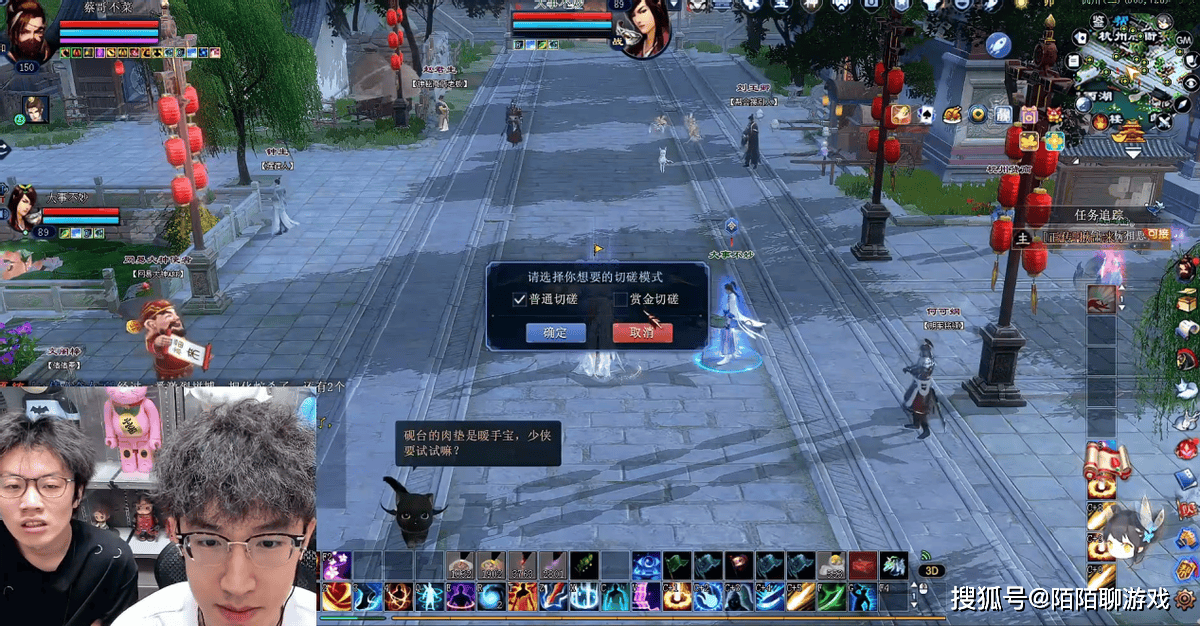The image size is (1200, 626).
Task: Tick the 赏金切磋 checkbox
Action: pos(620,299)
